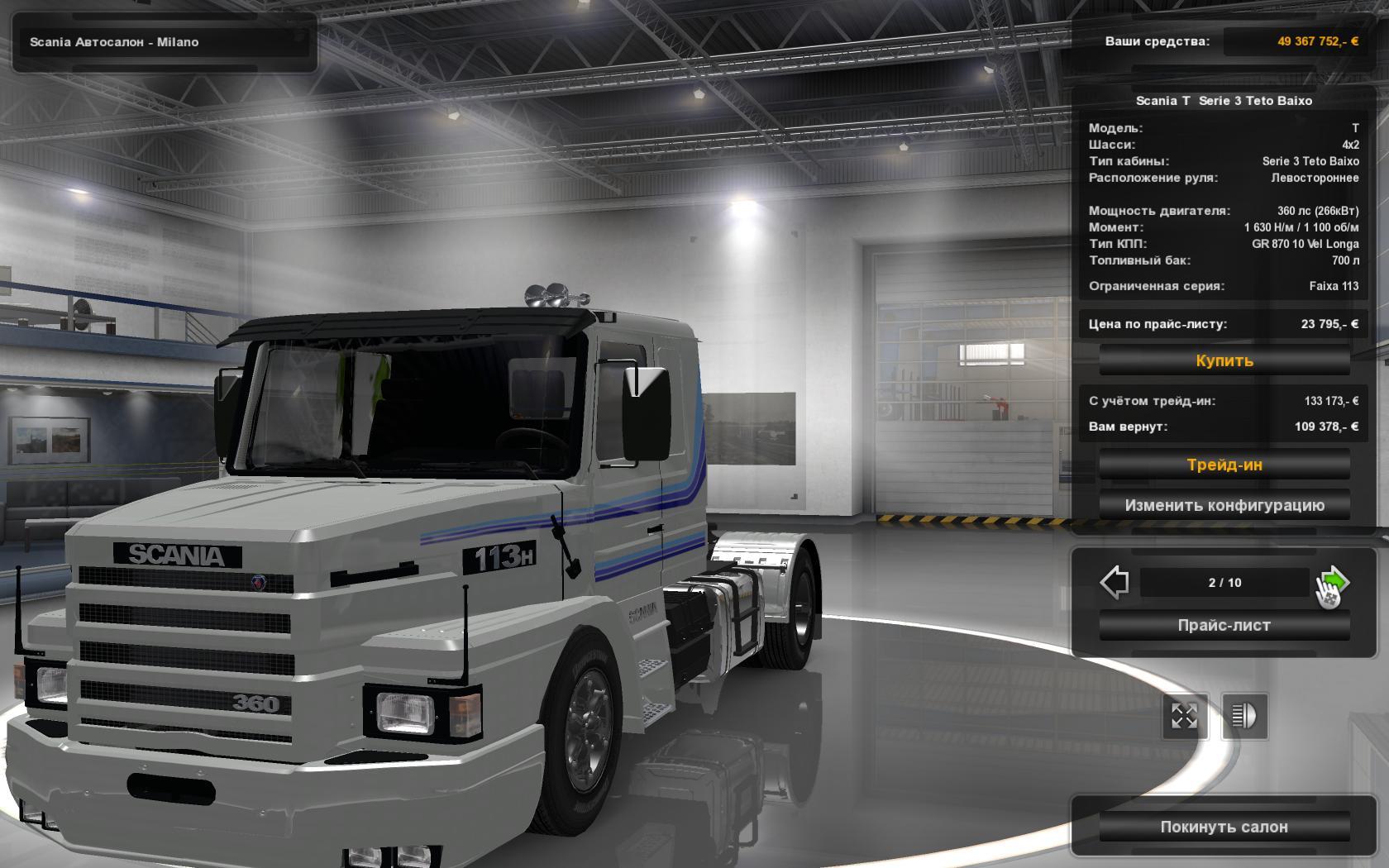Click the 2 / 10 truck counter display
Image resolution: width=1389 pixels, height=868 pixels.
point(1223,582)
